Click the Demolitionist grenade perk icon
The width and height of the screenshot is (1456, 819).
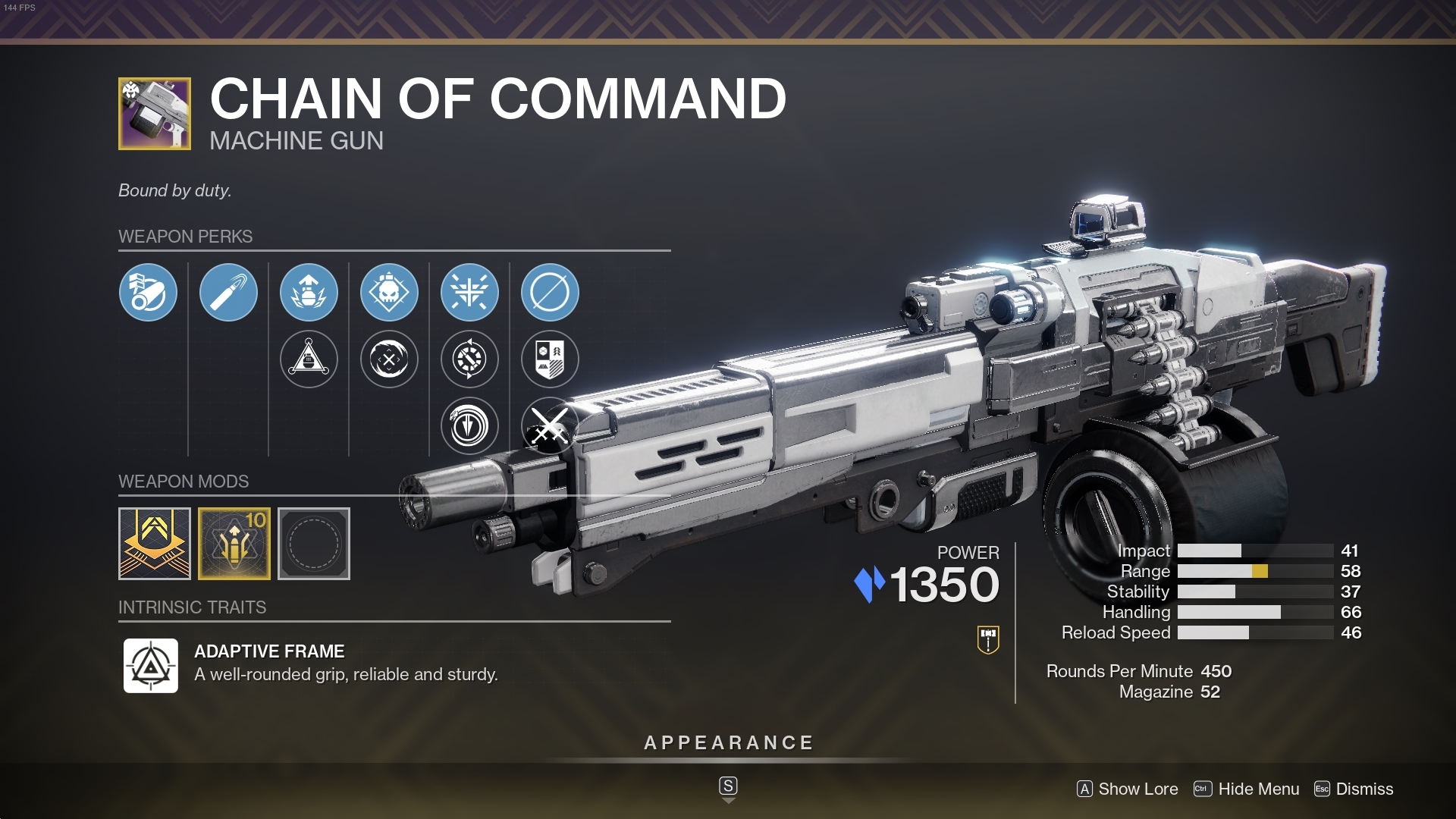(309, 292)
